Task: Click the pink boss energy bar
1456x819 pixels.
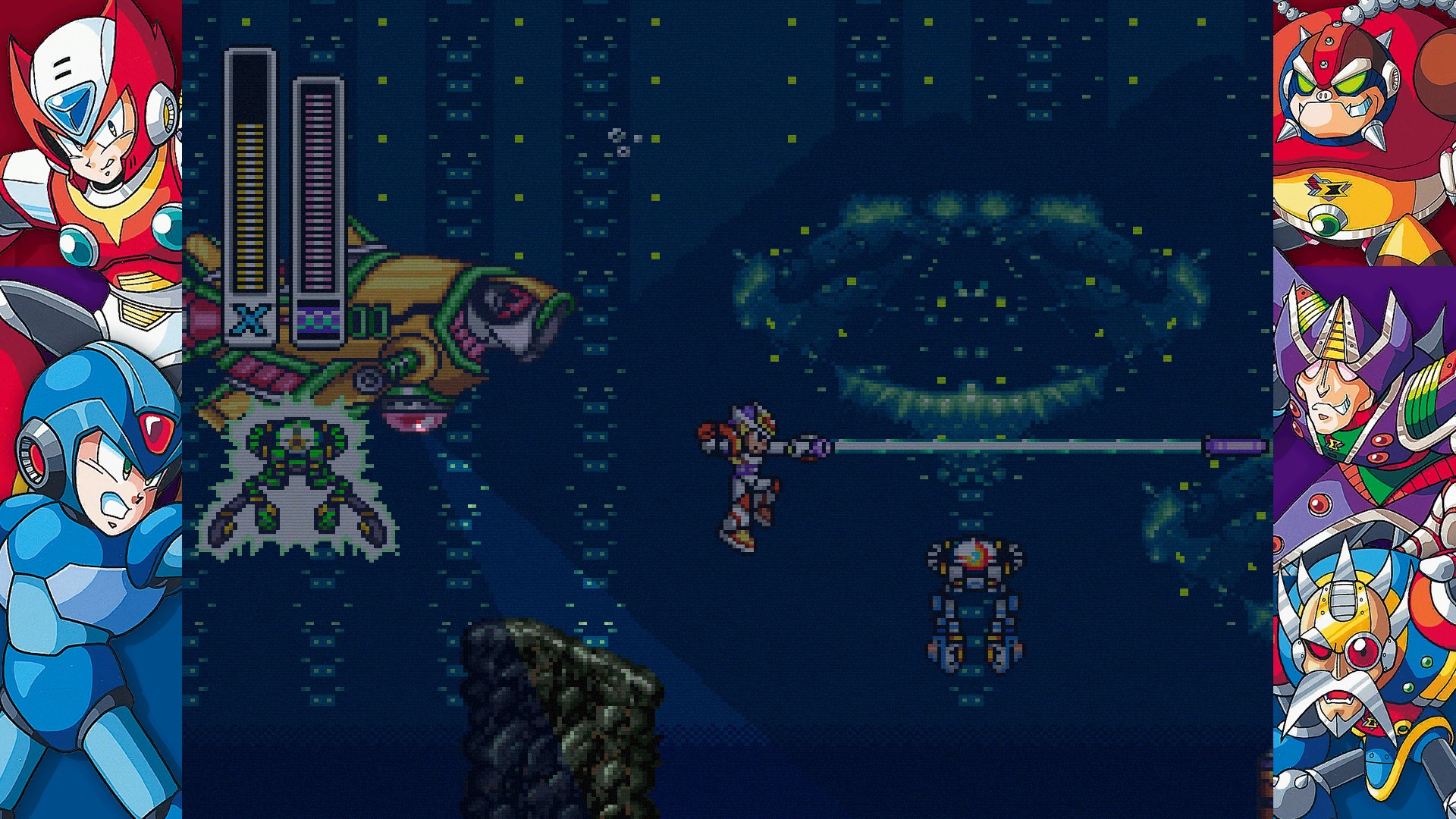Action: pos(316,190)
